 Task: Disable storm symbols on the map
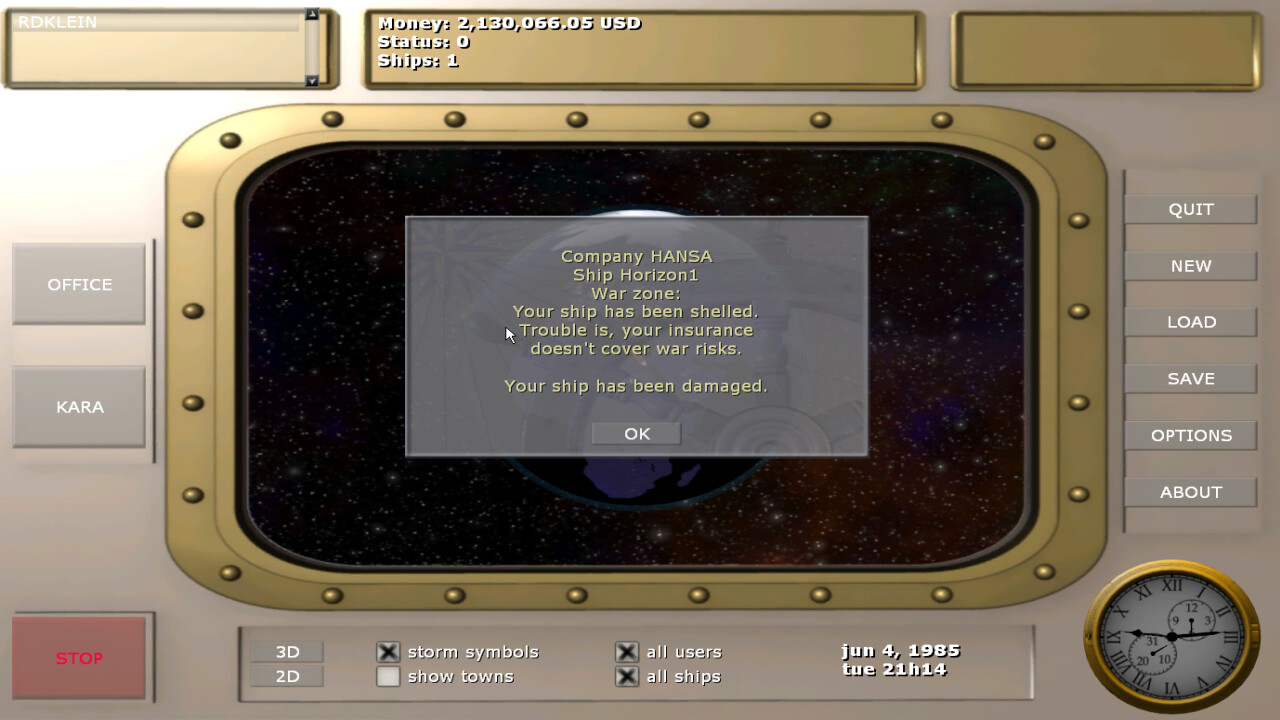[387, 651]
